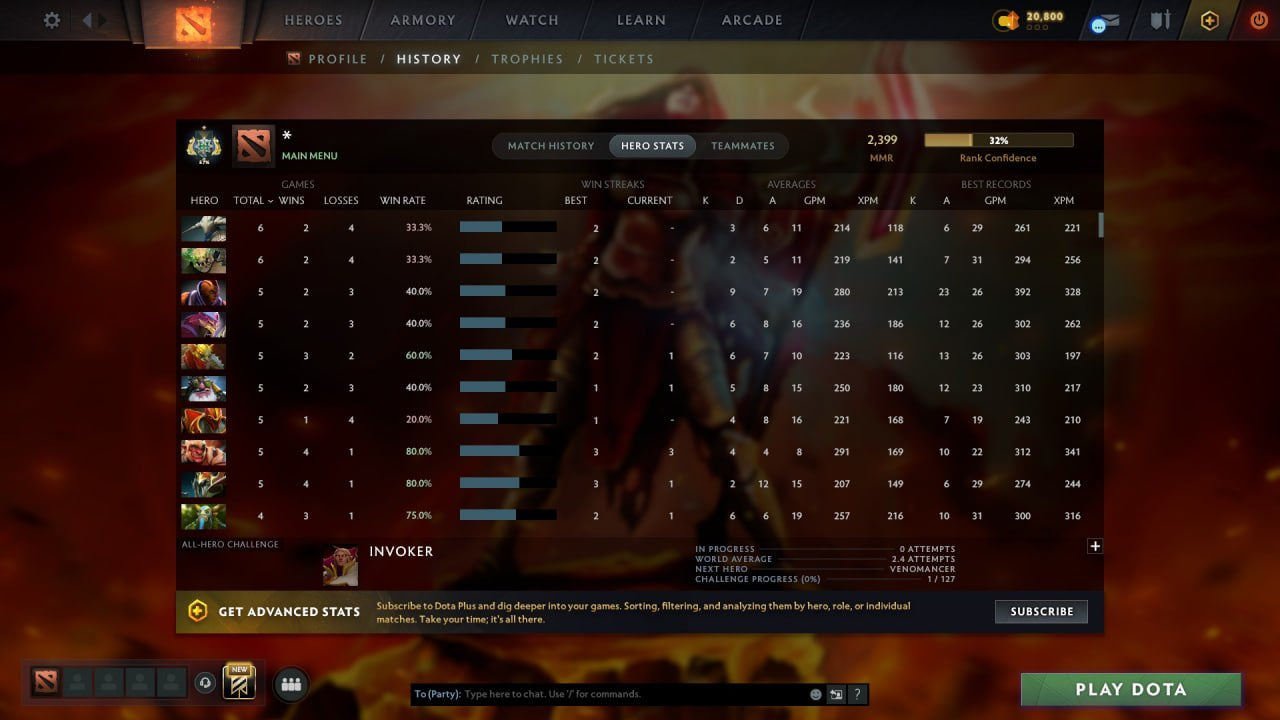Expand the All-Hero Challenge panel with plus
Screen dimensions: 1280x720
click(1095, 546)
